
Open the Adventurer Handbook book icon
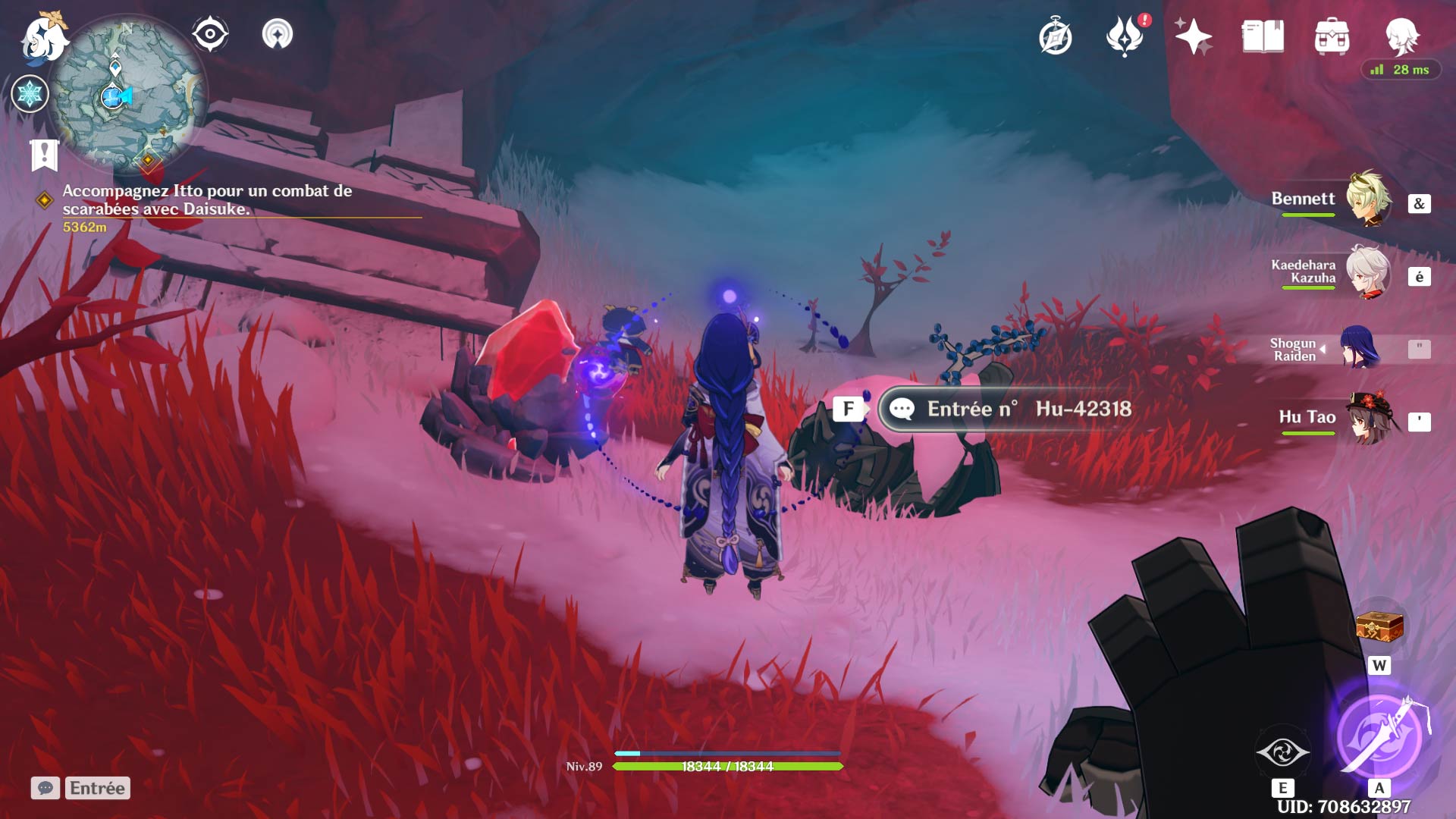click(x=1263, y=36)
